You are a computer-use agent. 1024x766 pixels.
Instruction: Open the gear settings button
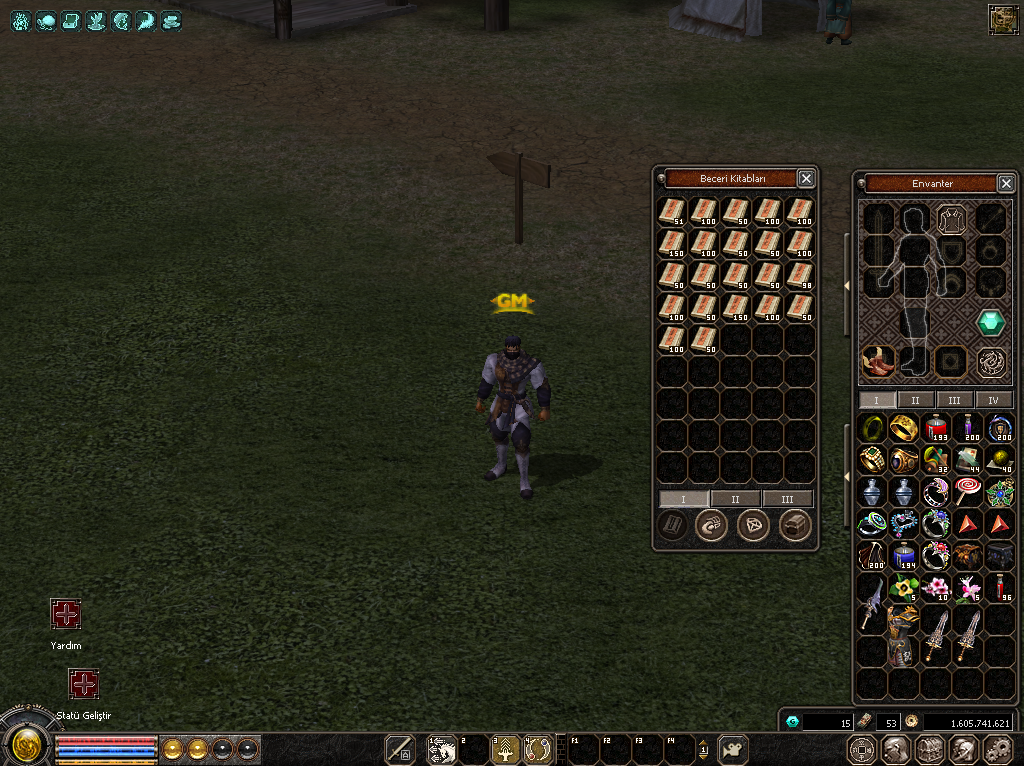(998, 749)
